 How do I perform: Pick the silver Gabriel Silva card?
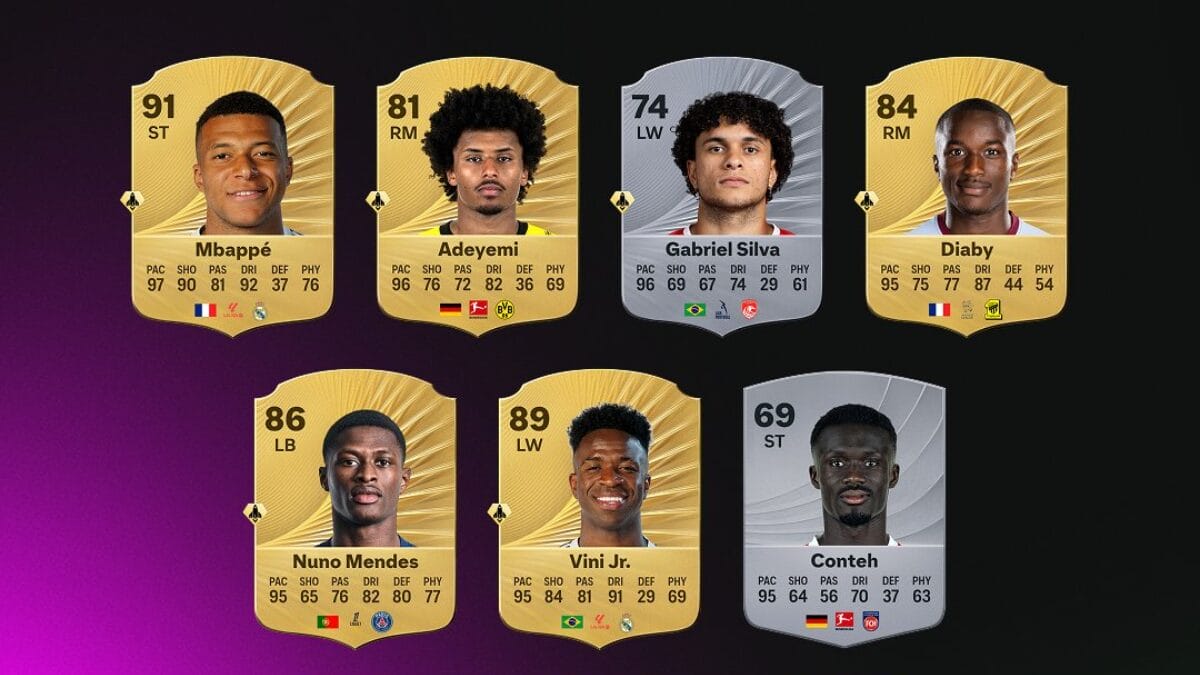point(722,195)
